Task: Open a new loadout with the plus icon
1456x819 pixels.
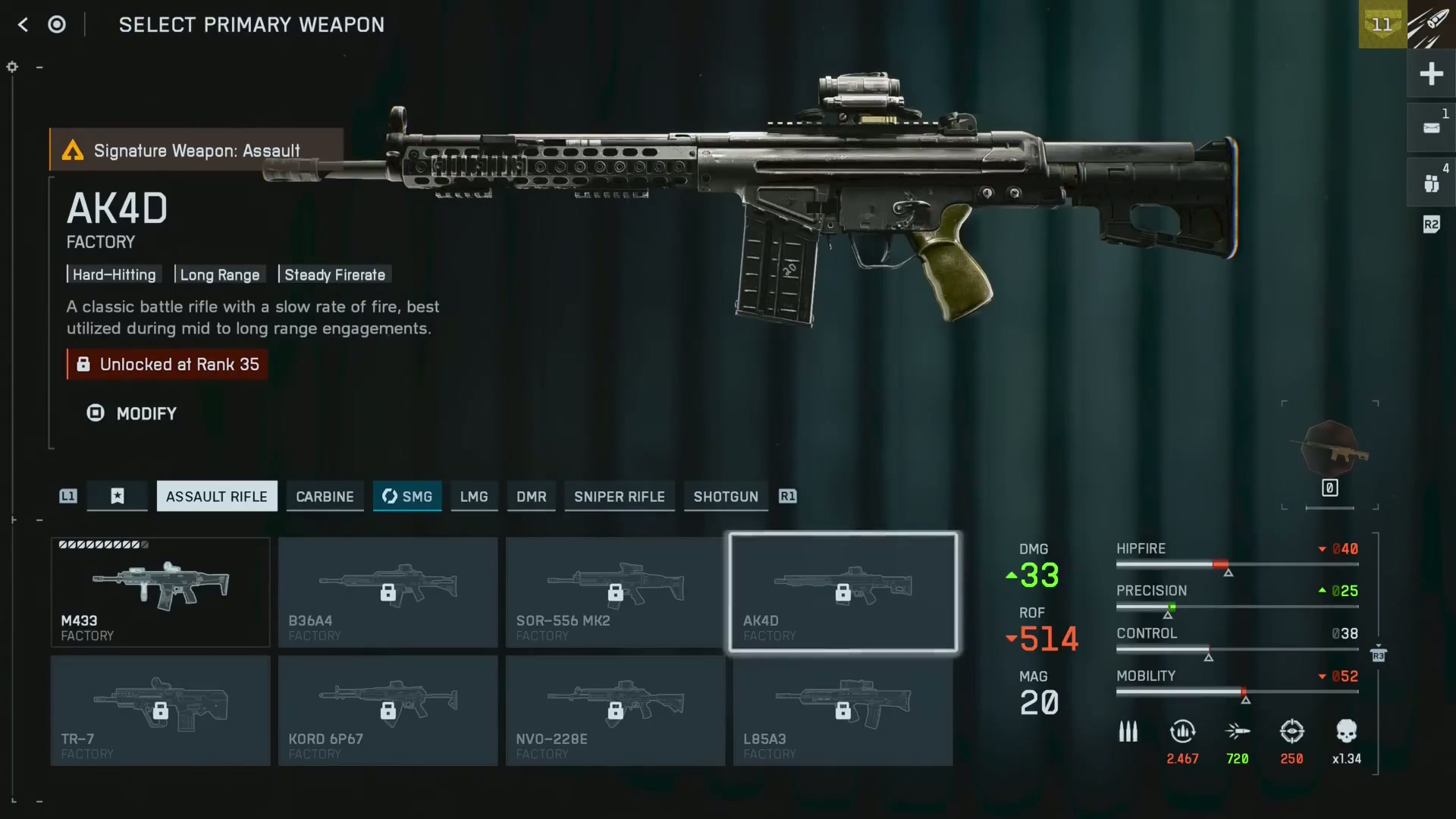Action: (x=1432, y=74)
